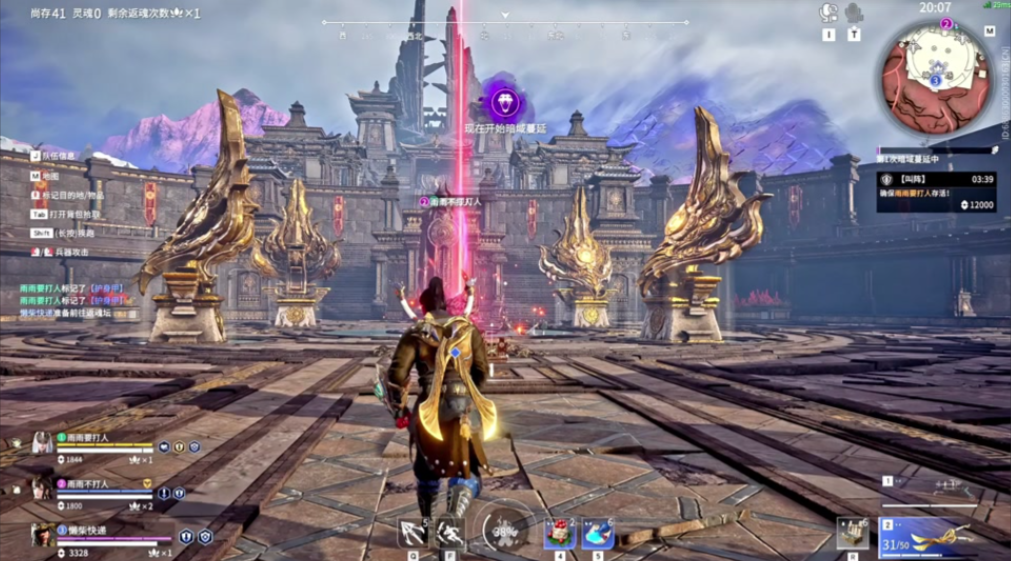Select teammate 雨雨不打人's portrait
This screenshot has height=561, width=1011.
pos(41,489)
